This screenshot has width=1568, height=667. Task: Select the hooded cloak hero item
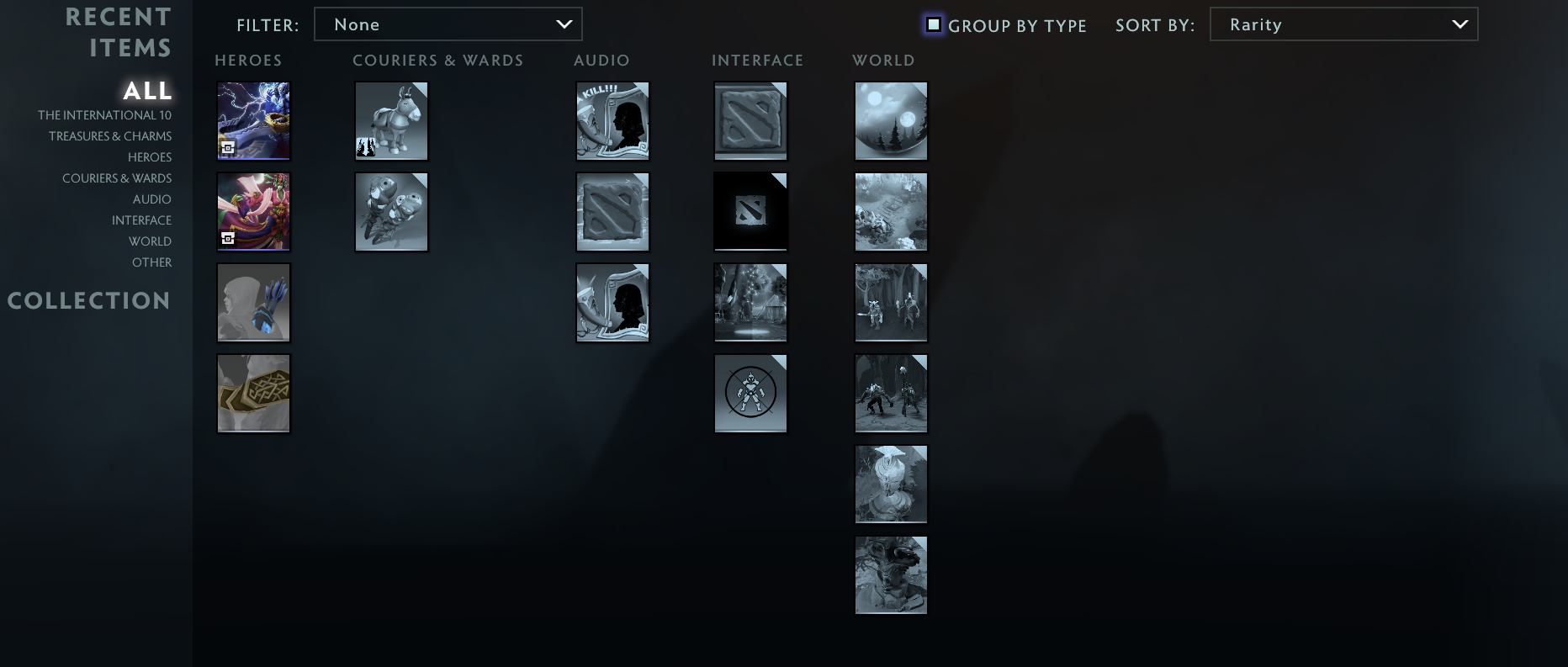(x=253, y=302)
